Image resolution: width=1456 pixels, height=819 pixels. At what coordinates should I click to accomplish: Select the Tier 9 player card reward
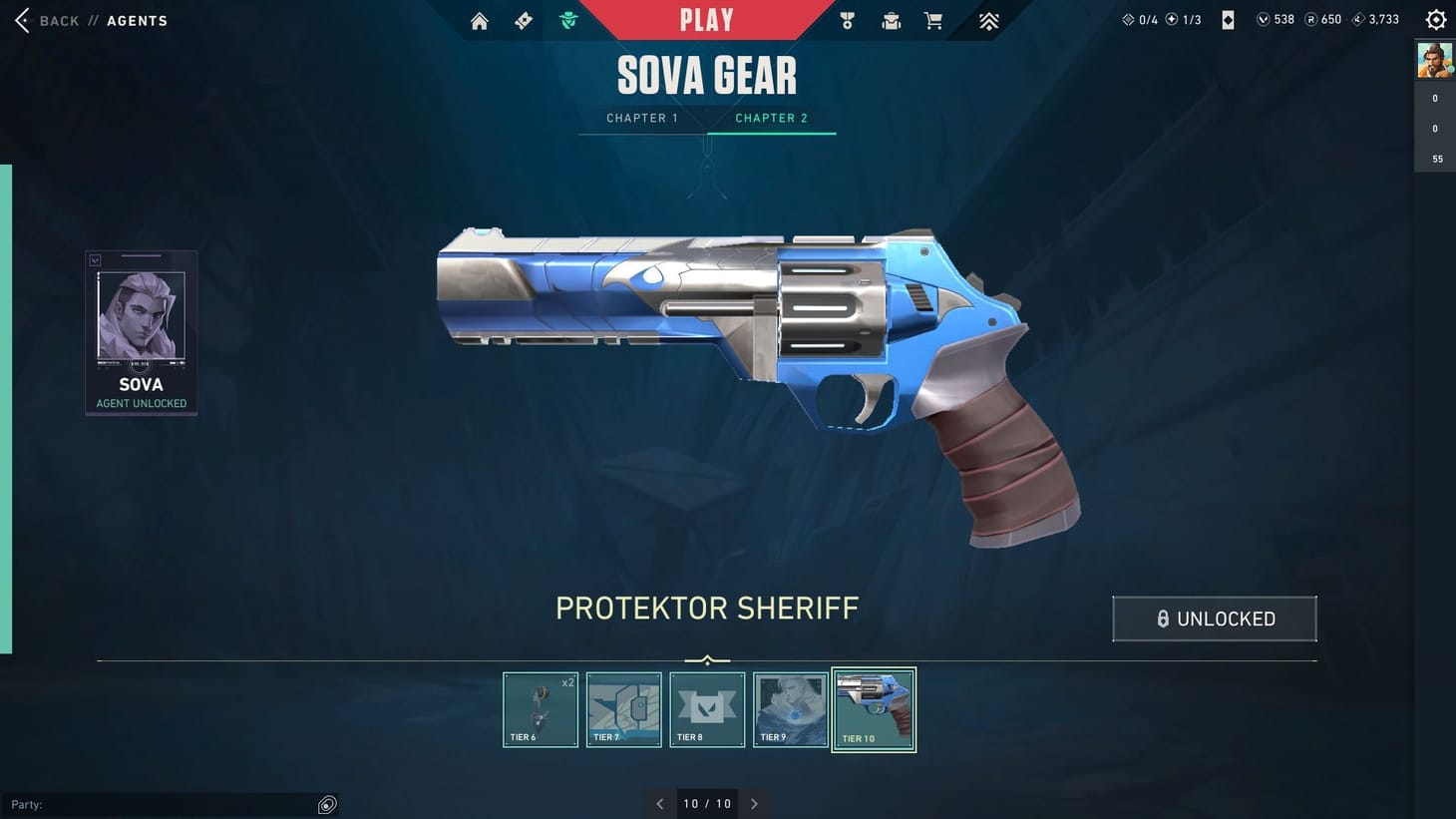click(x=790, y=709)
